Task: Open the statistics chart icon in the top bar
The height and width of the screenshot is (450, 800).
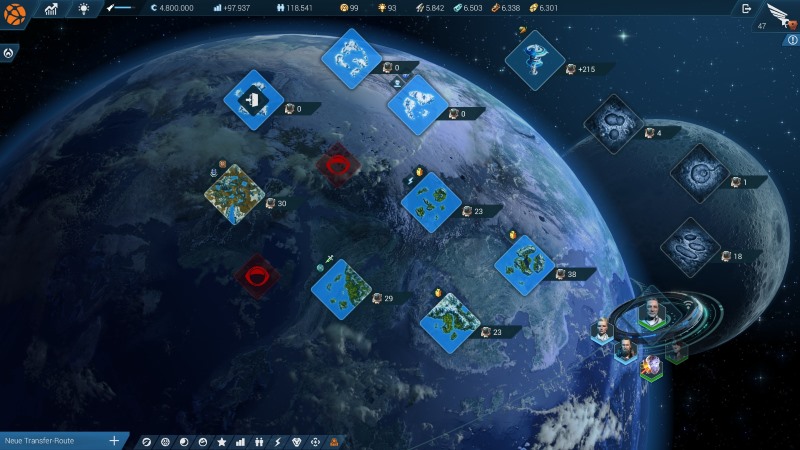Action: (51, 9)
